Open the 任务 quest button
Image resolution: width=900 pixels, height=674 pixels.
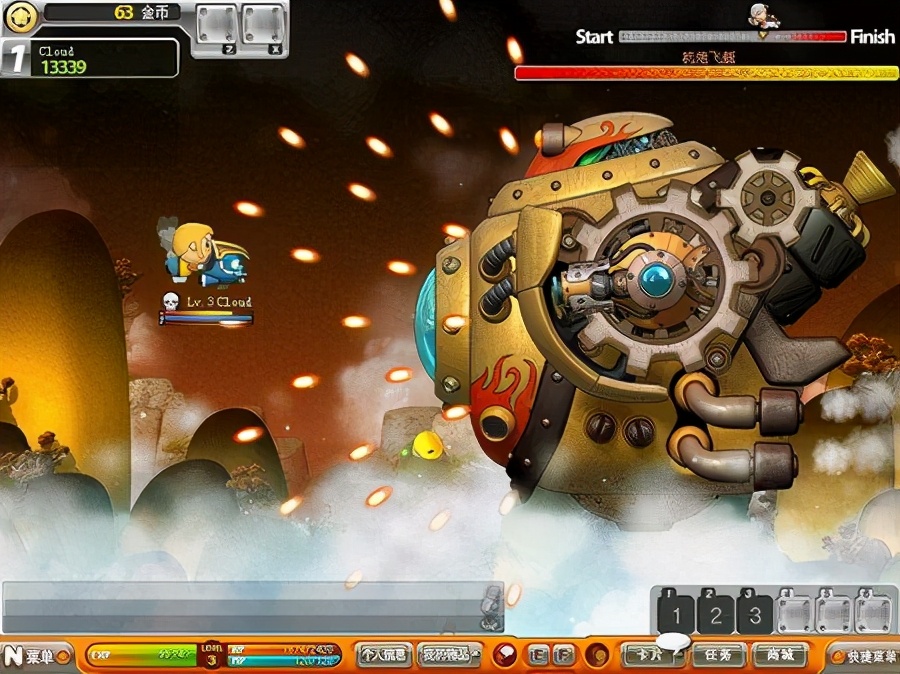[717, 656]
